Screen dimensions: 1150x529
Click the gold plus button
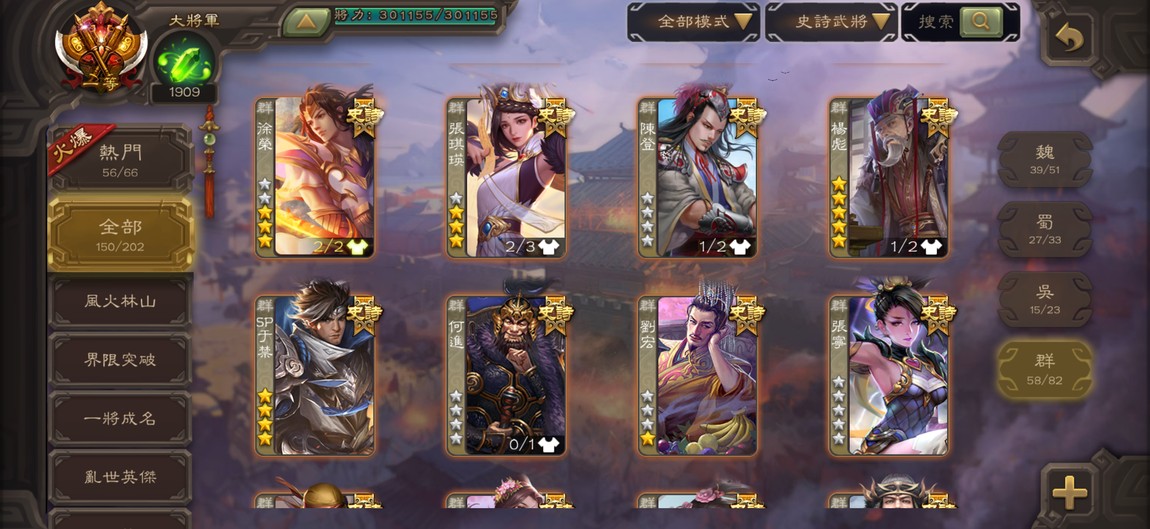pos(1069,491)
